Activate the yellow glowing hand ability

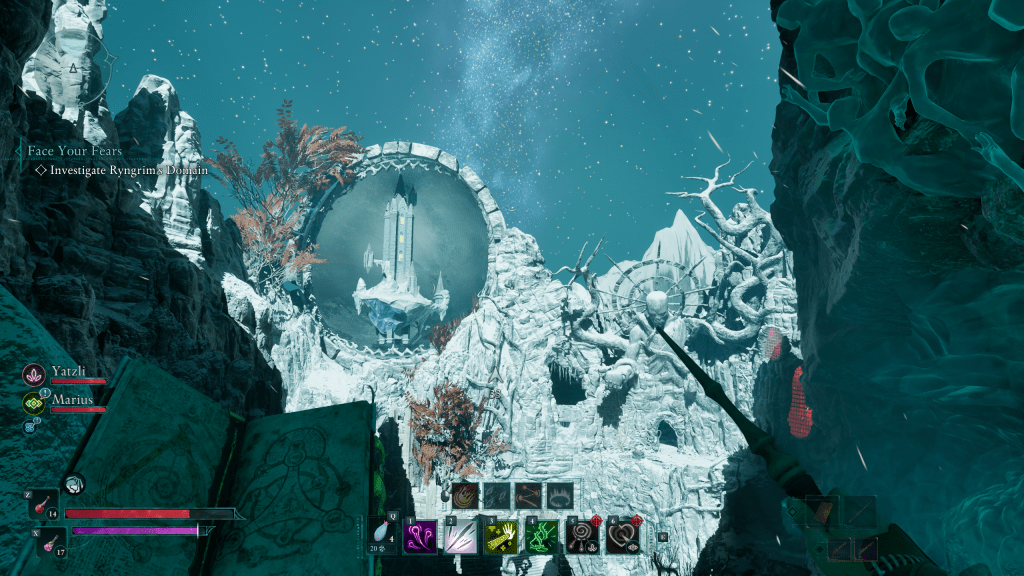(x=500, y=537)
